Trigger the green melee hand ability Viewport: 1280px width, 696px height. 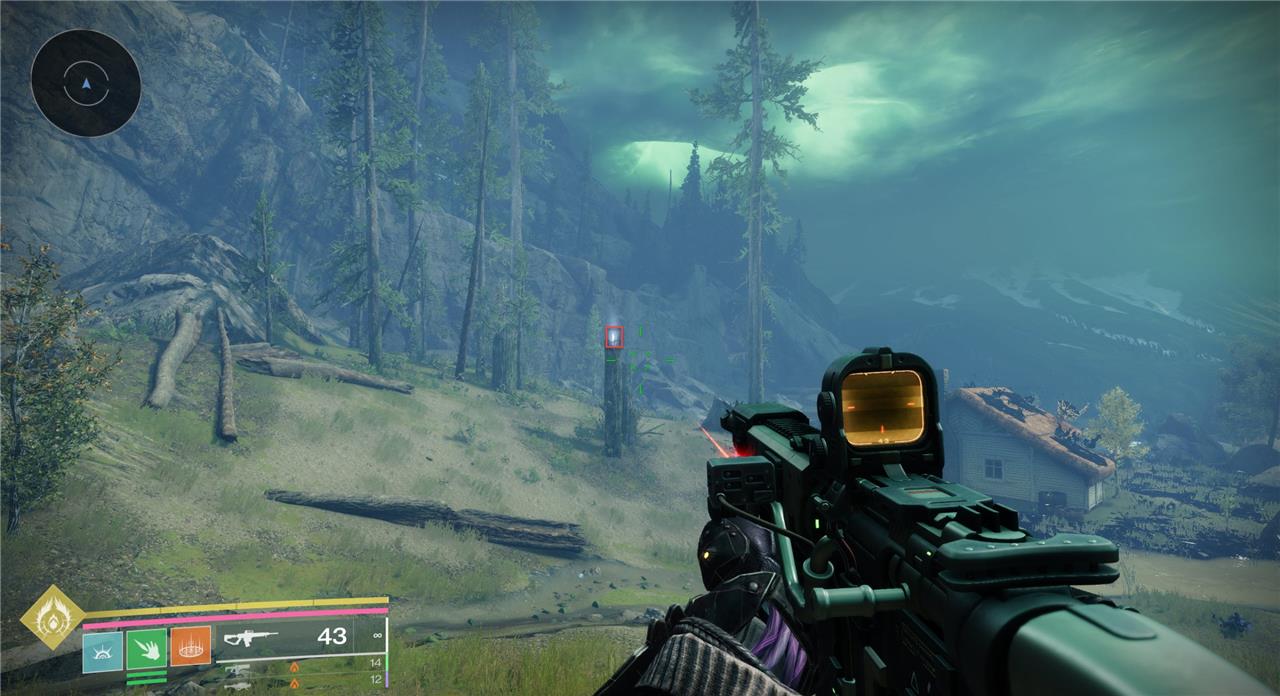click(147, 648)
